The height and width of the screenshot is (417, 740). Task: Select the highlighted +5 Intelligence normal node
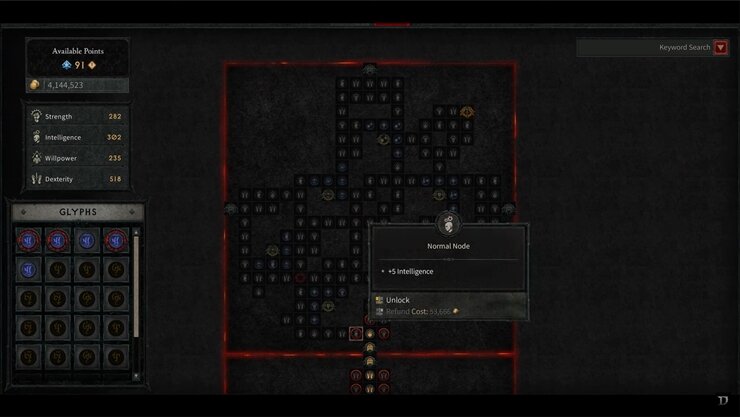pos(356,333)
